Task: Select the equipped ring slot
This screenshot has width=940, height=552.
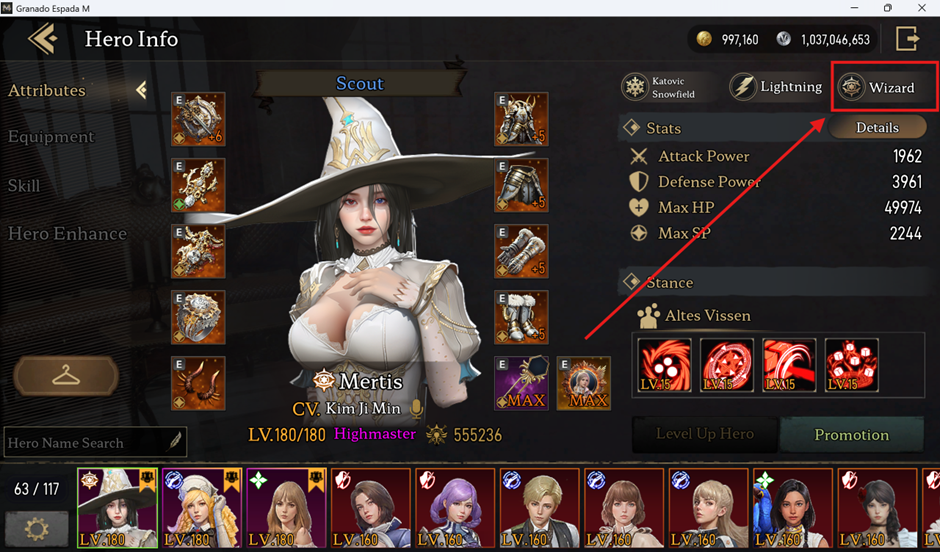Action: coord(198,317)
